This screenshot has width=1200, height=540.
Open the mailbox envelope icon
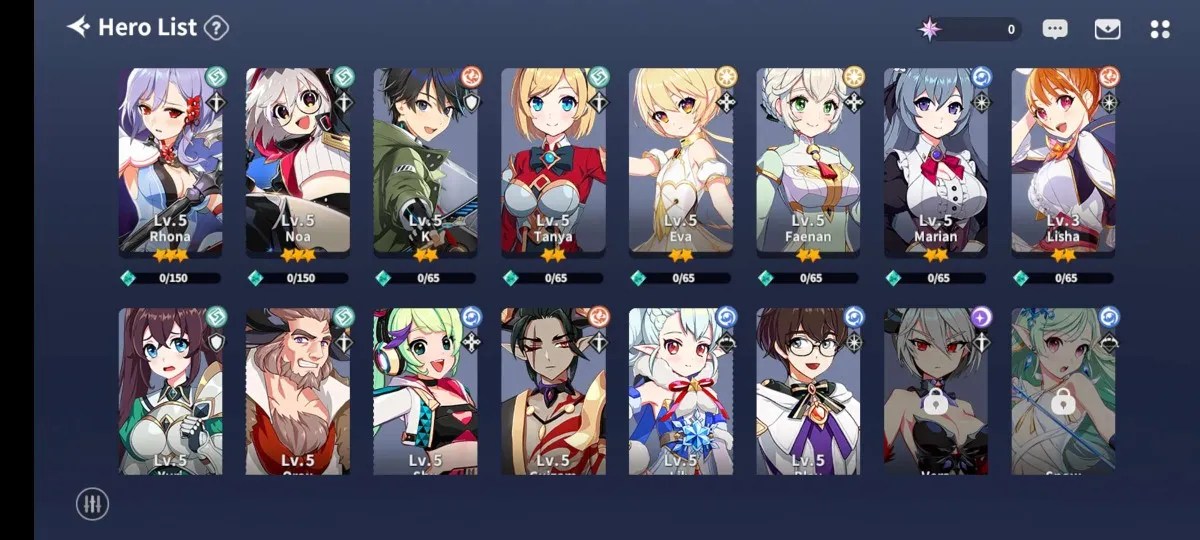(1107, 30)
